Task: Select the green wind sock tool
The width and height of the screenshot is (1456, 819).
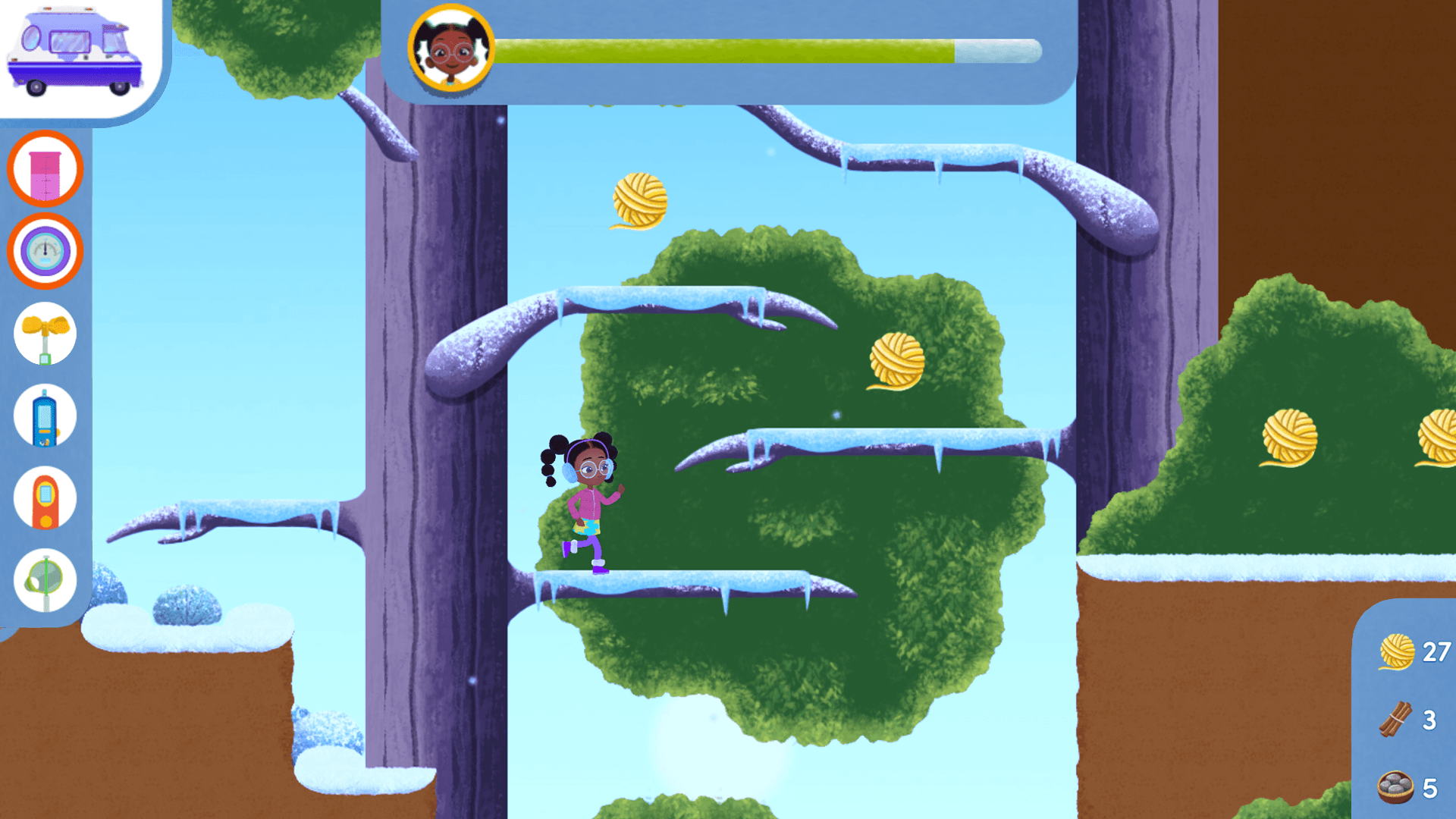Action: (x=45, y=581)
